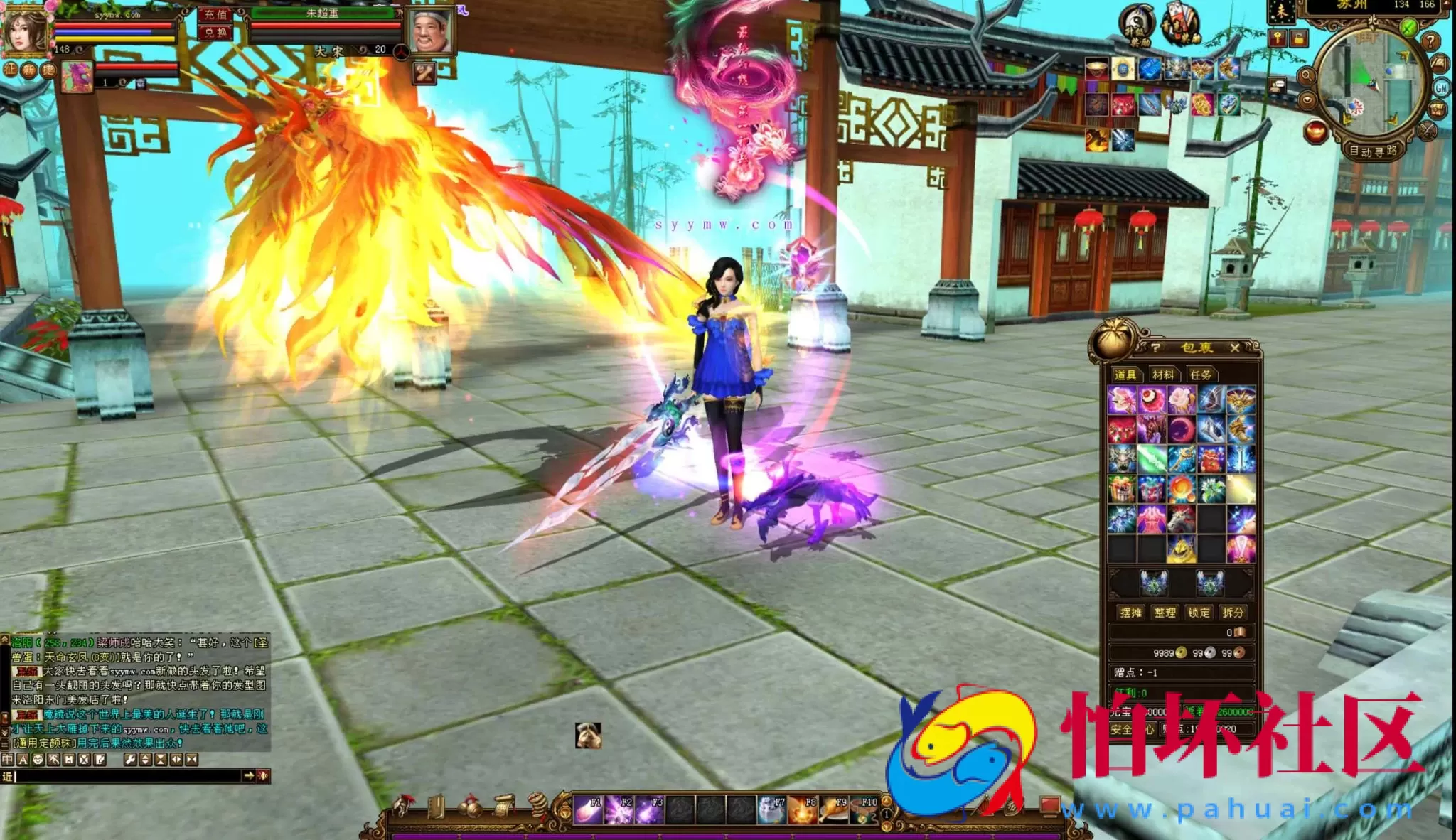Click the ? help icon on the bag panel
Viewport: 1456px width, 840px height.
[x=1155, y=348]
